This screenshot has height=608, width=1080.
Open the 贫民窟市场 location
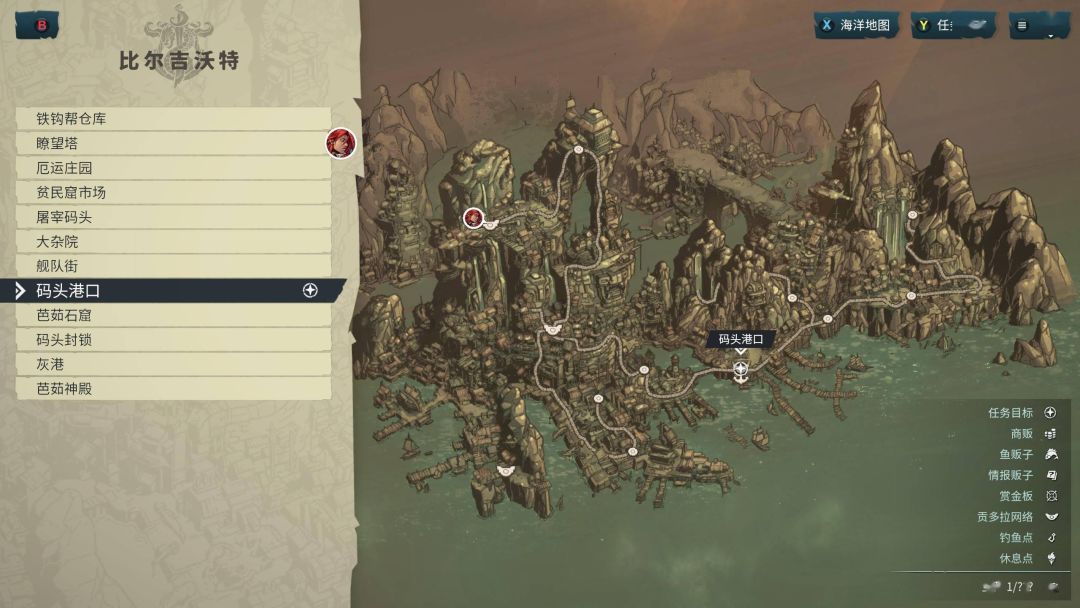click(x=172, y=192)
